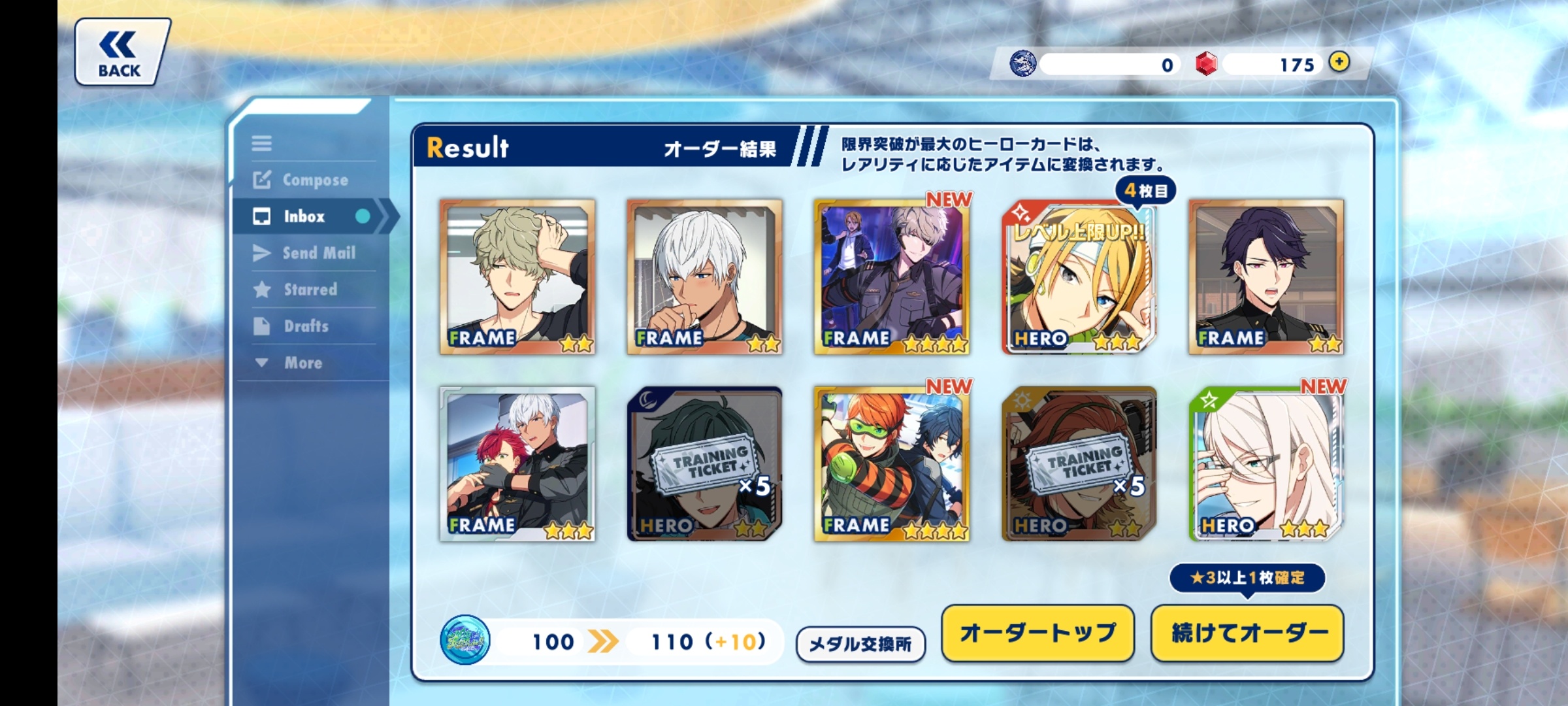Add gems with the yellow plus button

click(x=1339, y=62)
